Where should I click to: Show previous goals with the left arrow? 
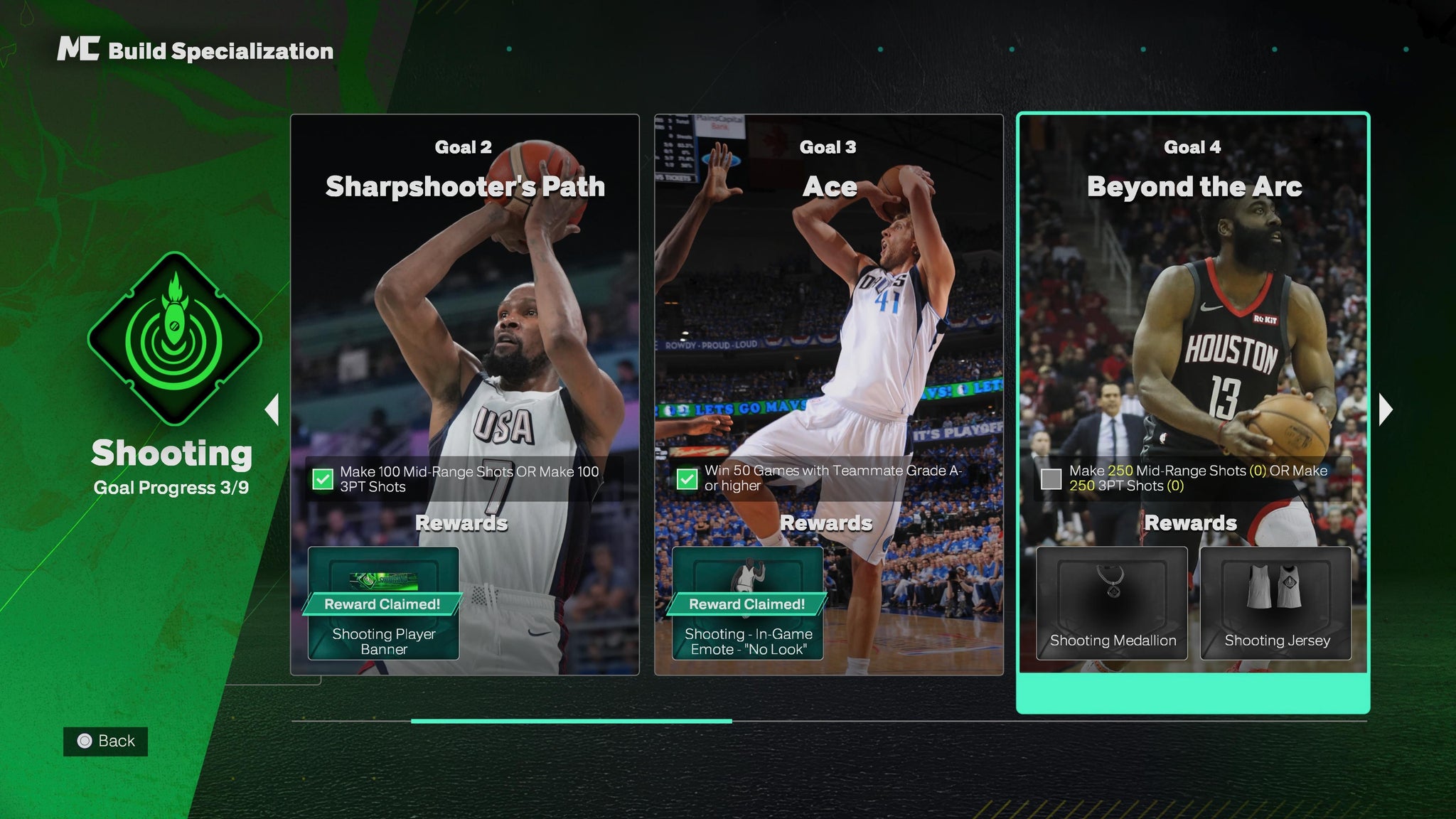272,409
